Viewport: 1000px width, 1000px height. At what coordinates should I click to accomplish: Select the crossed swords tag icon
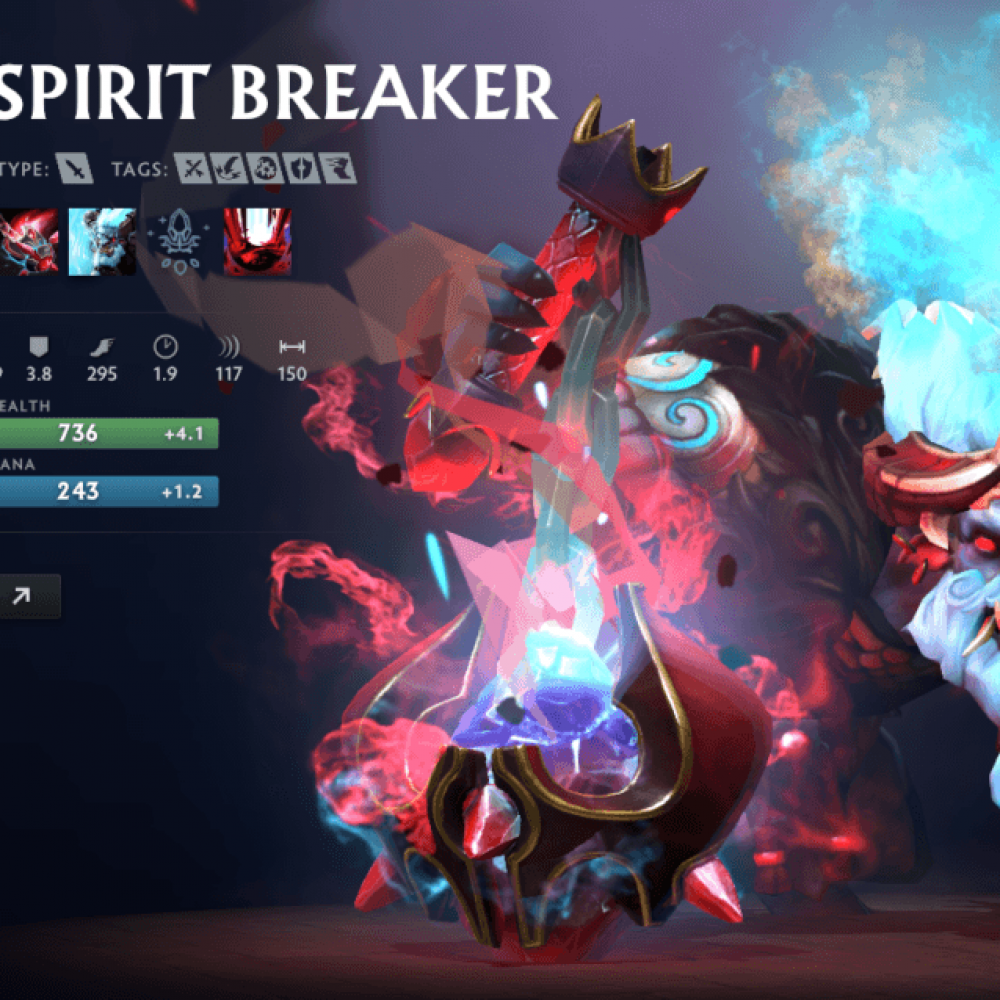click(193, 168)
